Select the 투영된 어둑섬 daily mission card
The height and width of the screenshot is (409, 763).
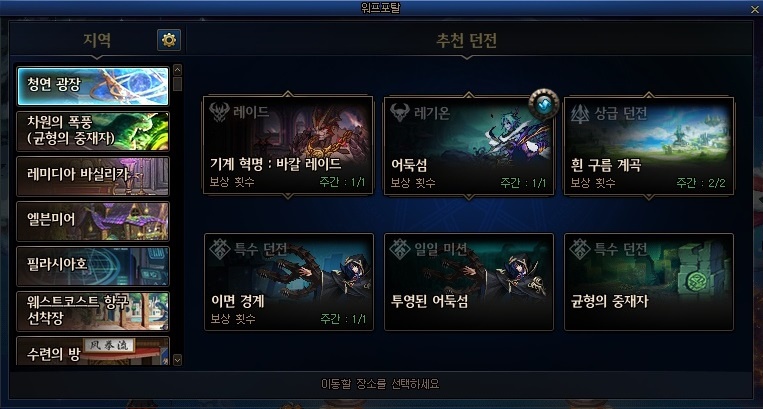tap(468, 282)
